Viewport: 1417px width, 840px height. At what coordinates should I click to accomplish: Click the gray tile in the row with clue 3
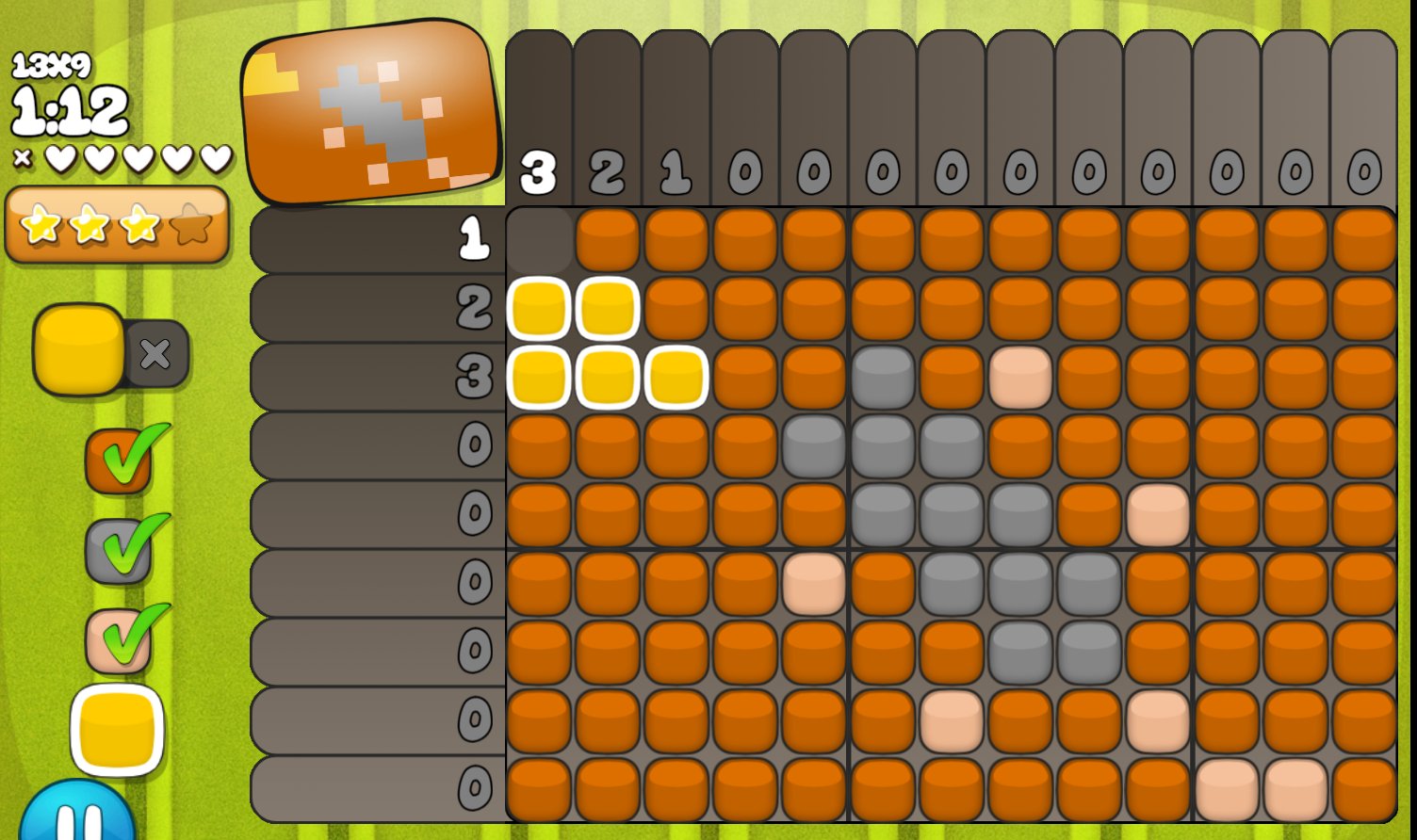pos(883,378)
